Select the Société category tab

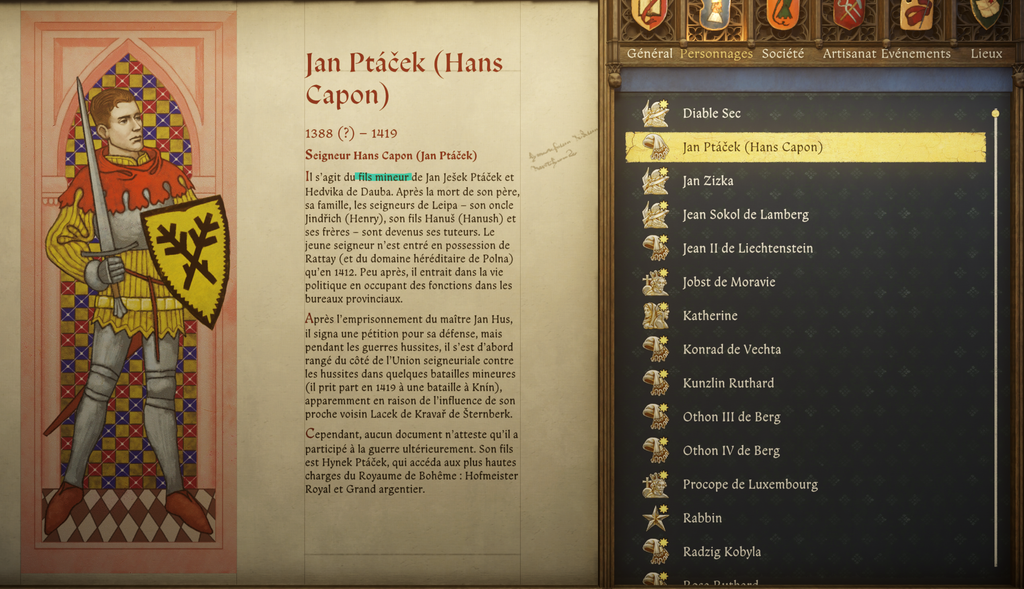(782, 54)
